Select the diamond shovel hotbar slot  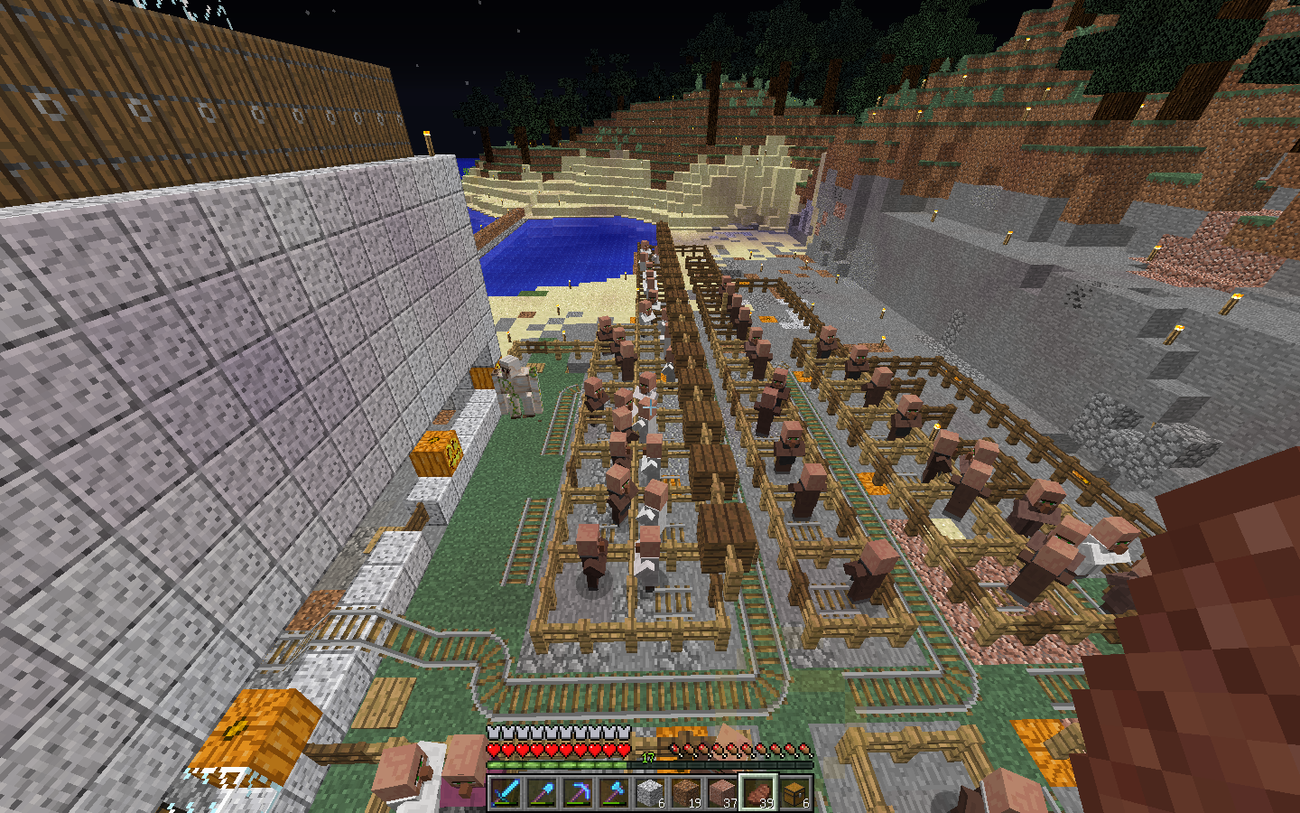click(x=543, y=792)
